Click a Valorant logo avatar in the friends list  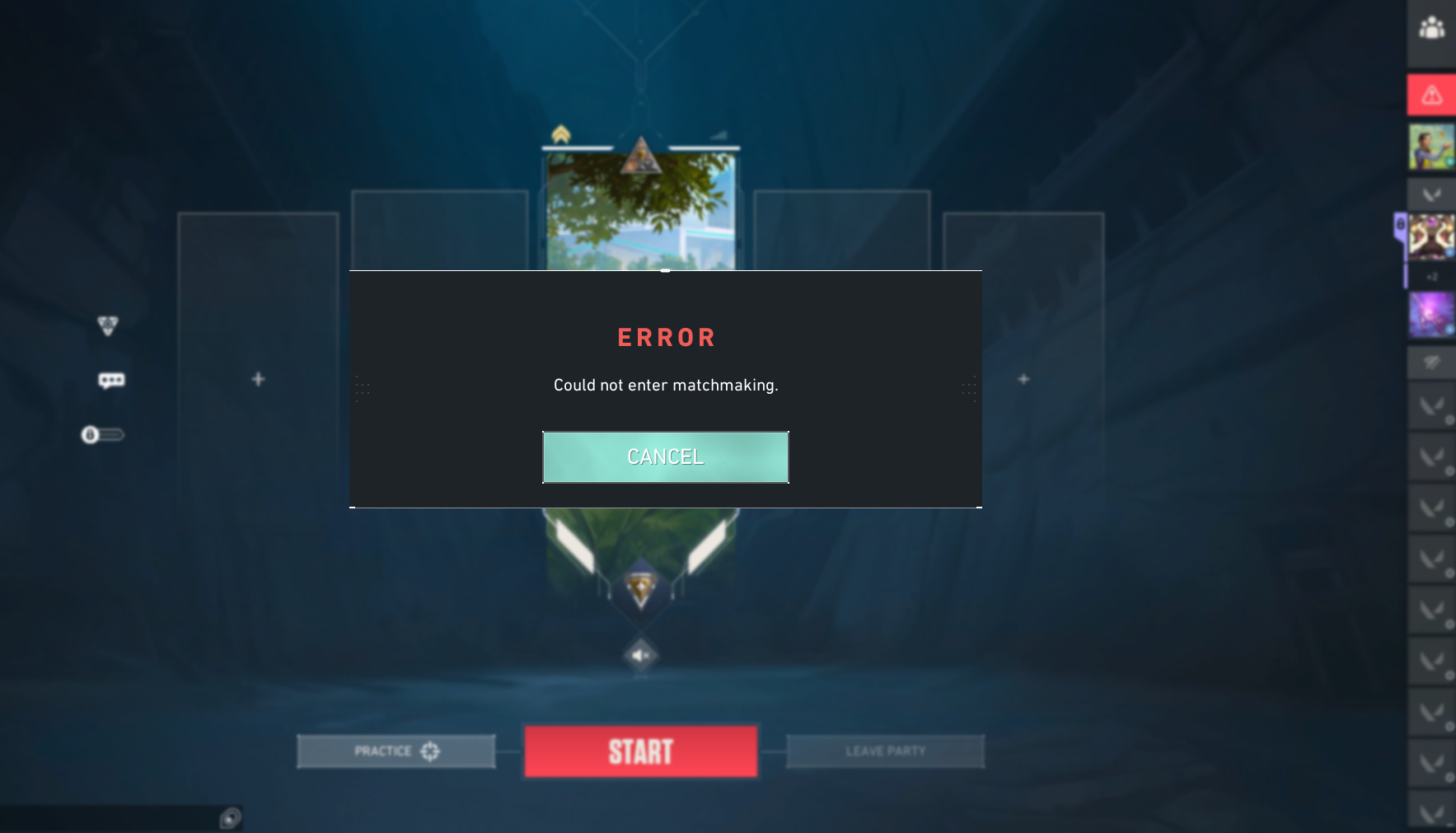pyautogui.click(x=1432, y=195)
